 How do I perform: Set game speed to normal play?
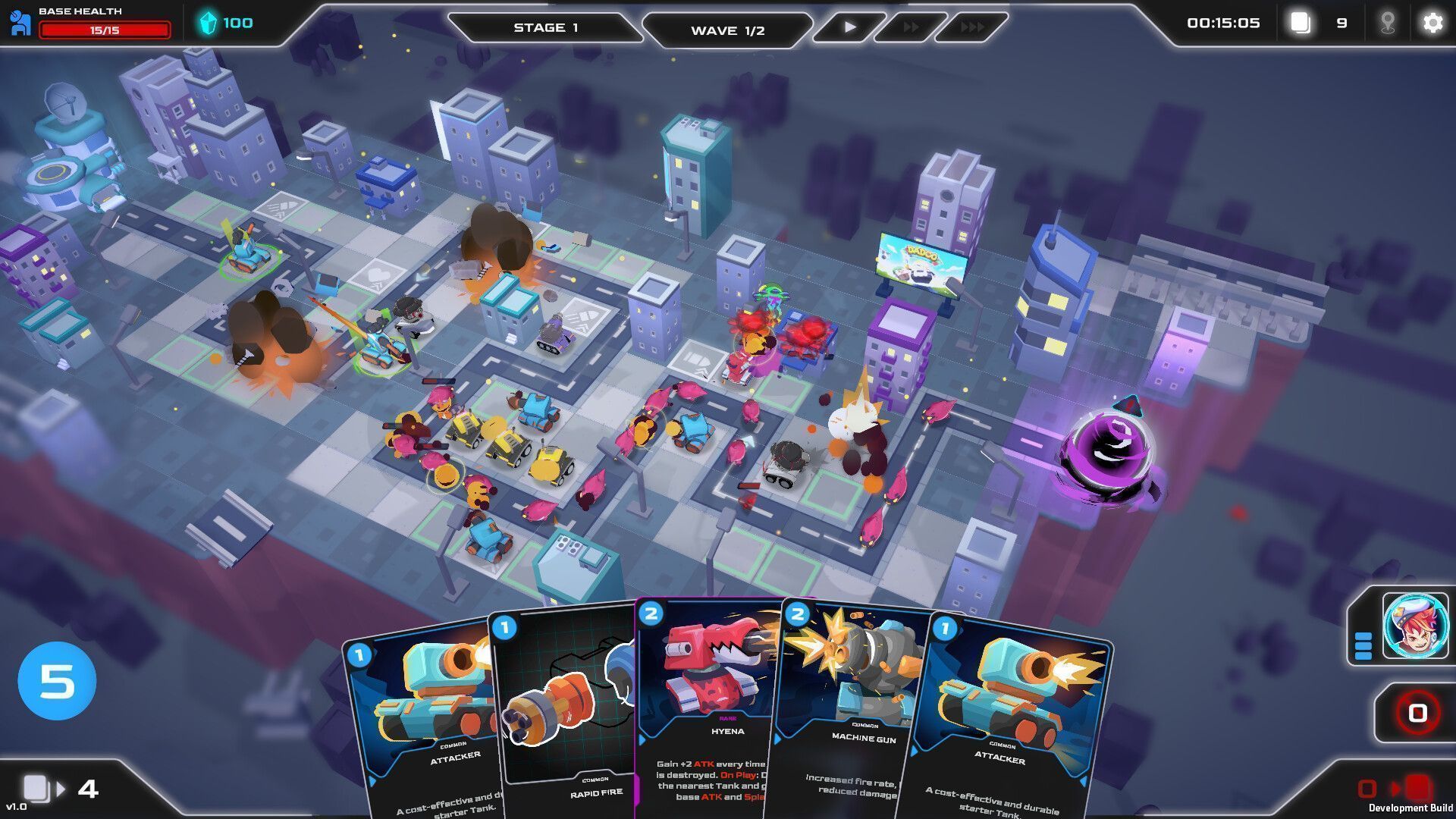pos(849,27)
